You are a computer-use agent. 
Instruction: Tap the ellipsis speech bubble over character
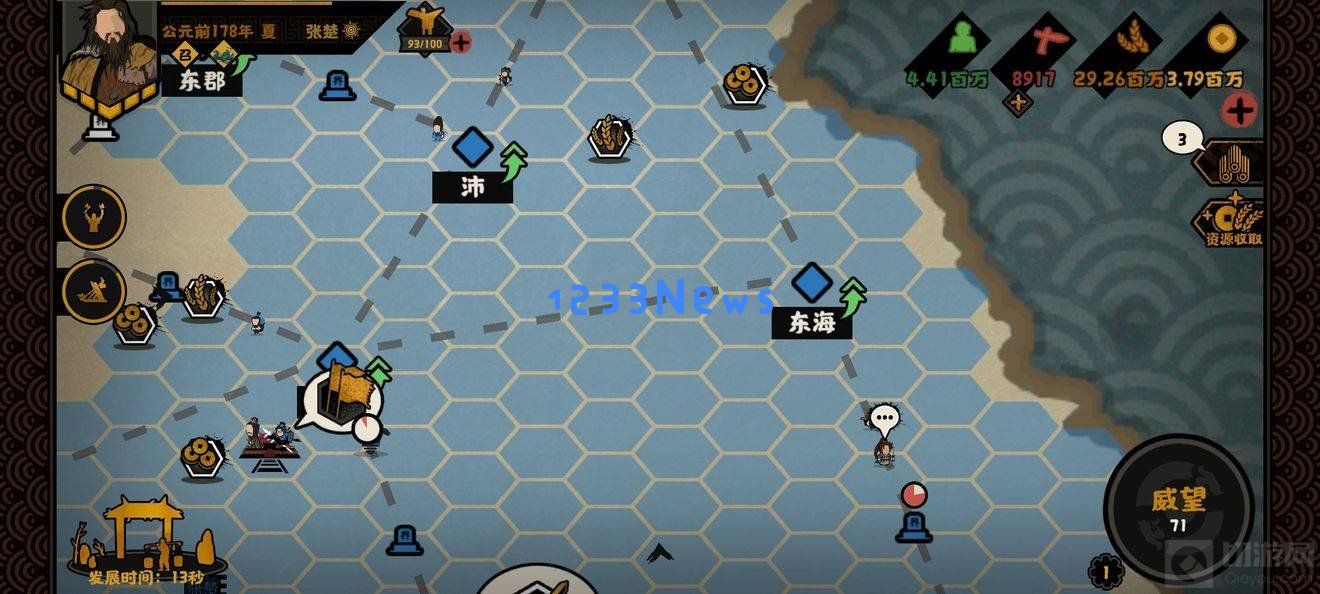tap(884, 418)
